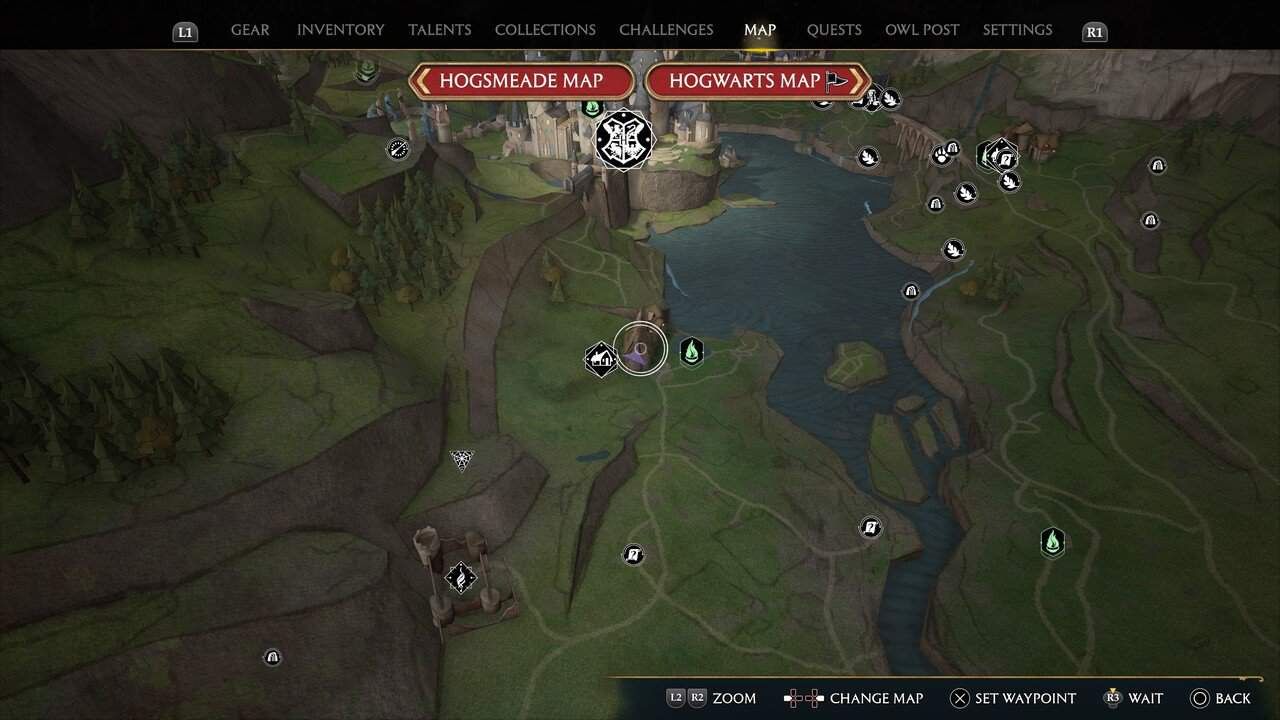Open the Settings tab
Image resolution: width=1280 pixels, height=720 pixels.
point(1017,30)
